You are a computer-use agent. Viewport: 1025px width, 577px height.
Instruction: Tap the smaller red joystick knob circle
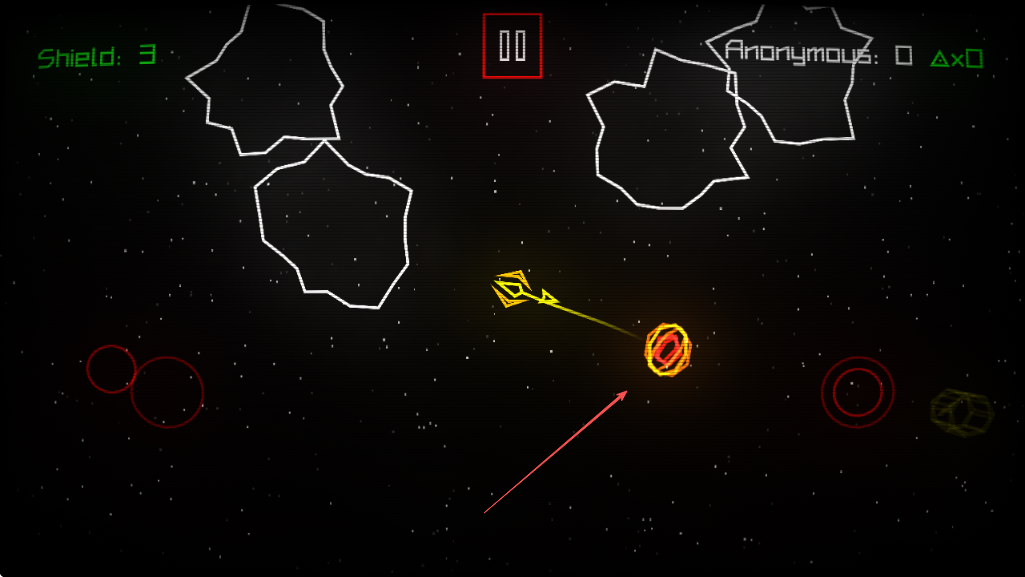coord(110,368)
